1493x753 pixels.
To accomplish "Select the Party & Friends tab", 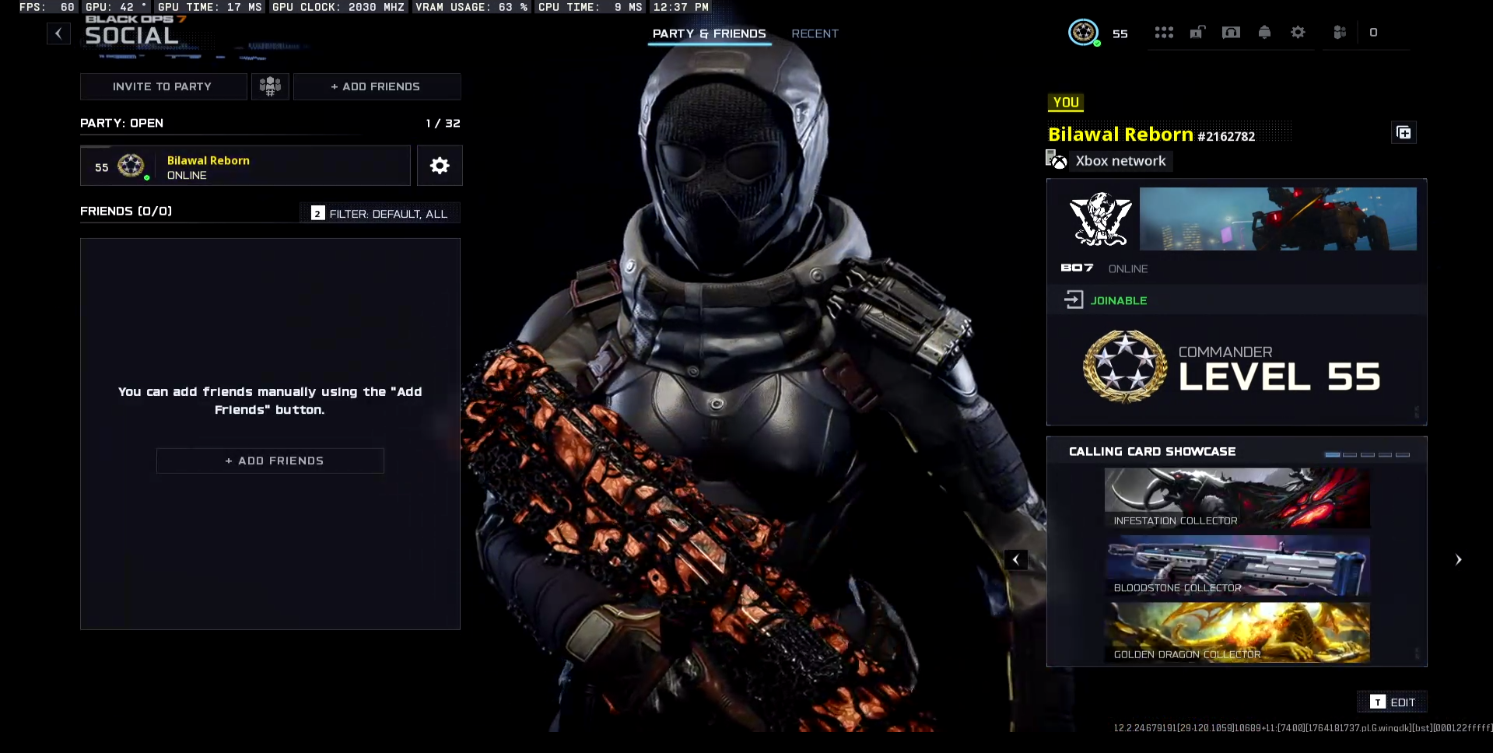I will coord(709,33).
